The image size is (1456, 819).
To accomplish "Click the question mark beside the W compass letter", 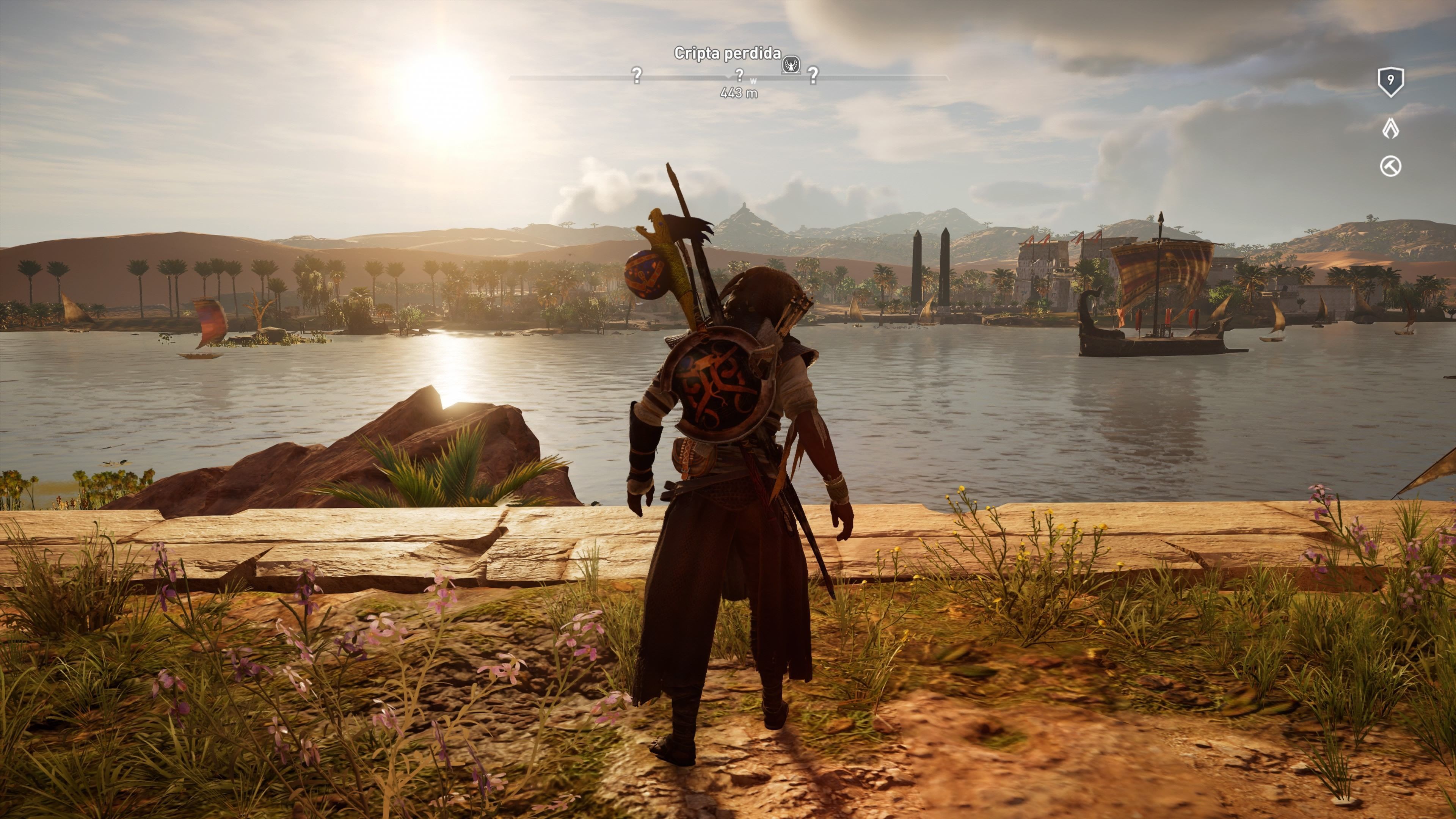I will click(739, 75).
